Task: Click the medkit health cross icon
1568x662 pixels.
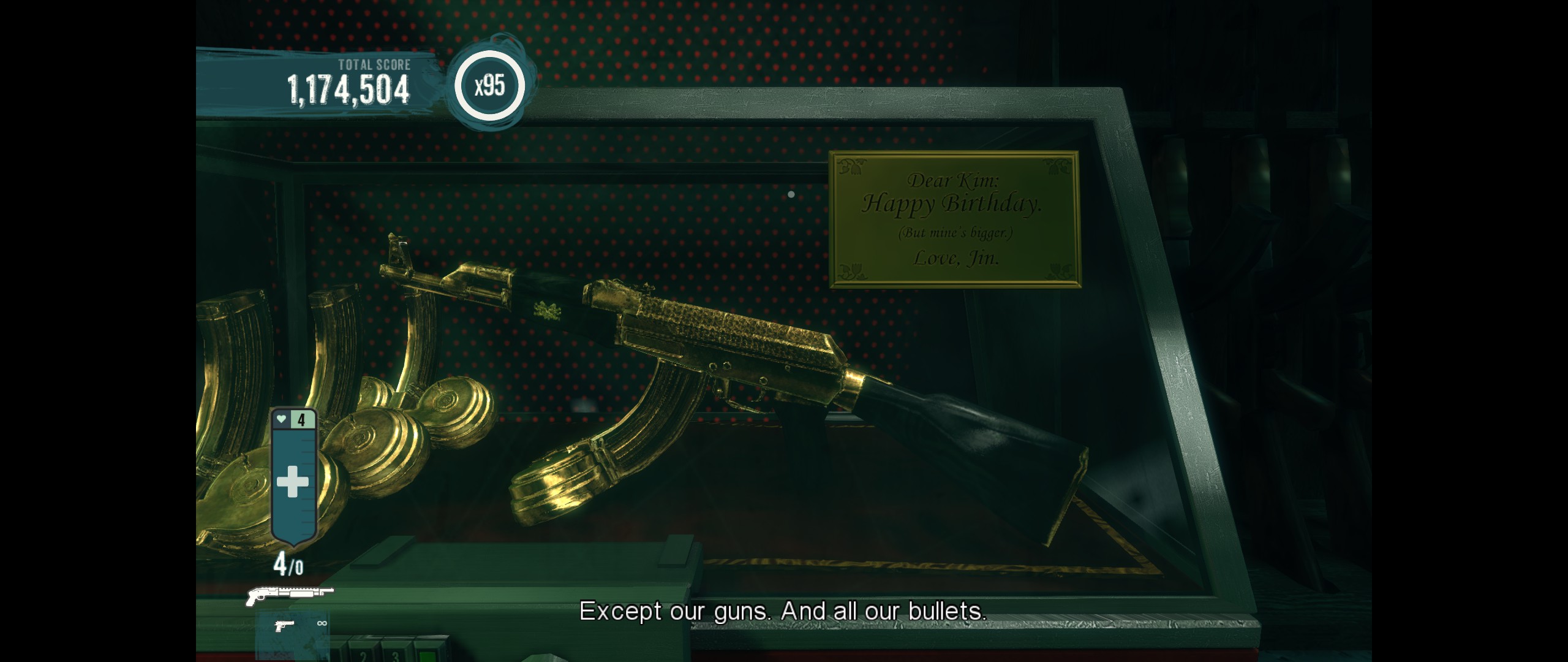Action: pyautogui.click(x=293, y=482)
